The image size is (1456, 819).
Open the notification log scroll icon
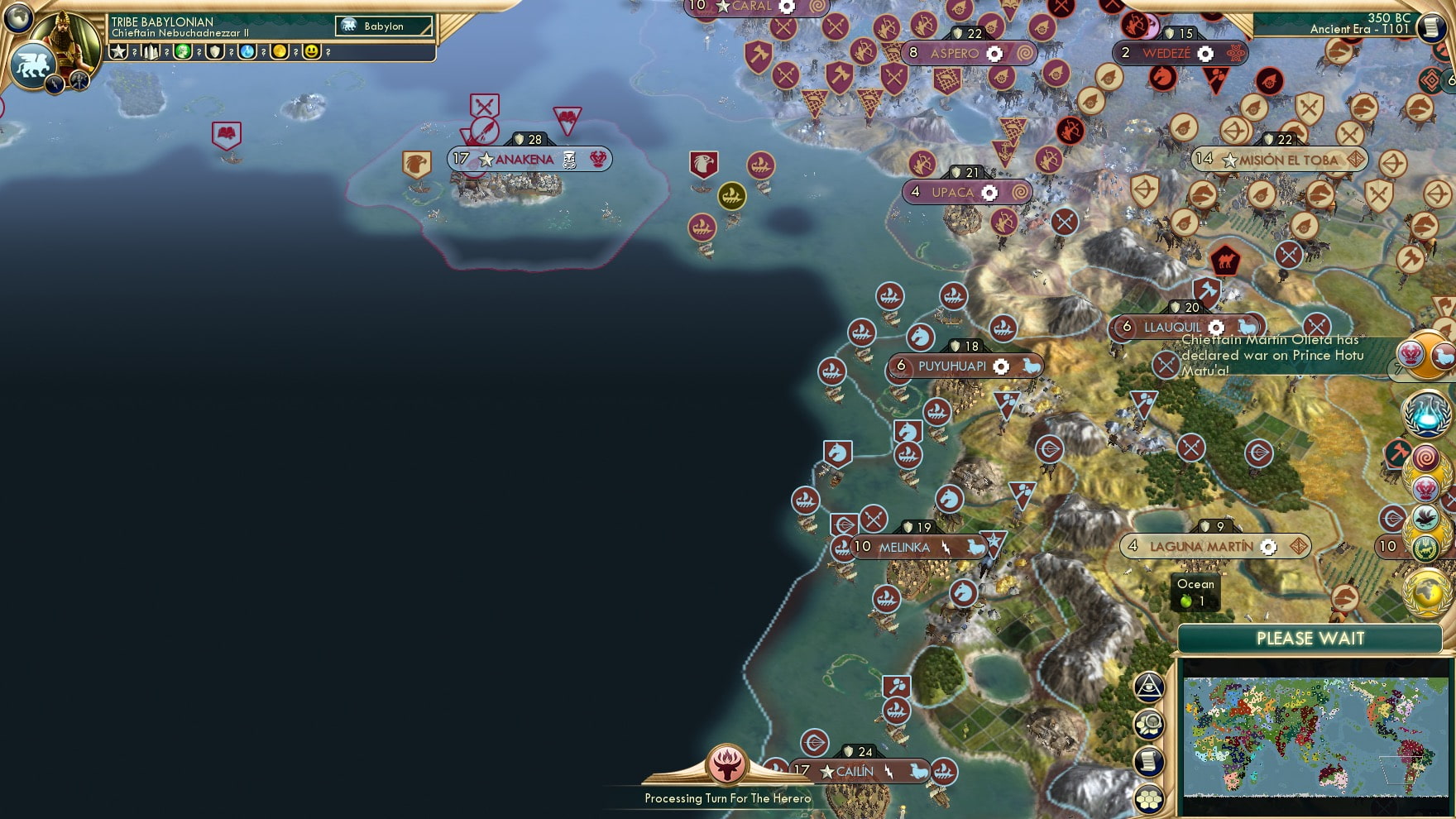pyautogui.click(x=1148, y=761)
